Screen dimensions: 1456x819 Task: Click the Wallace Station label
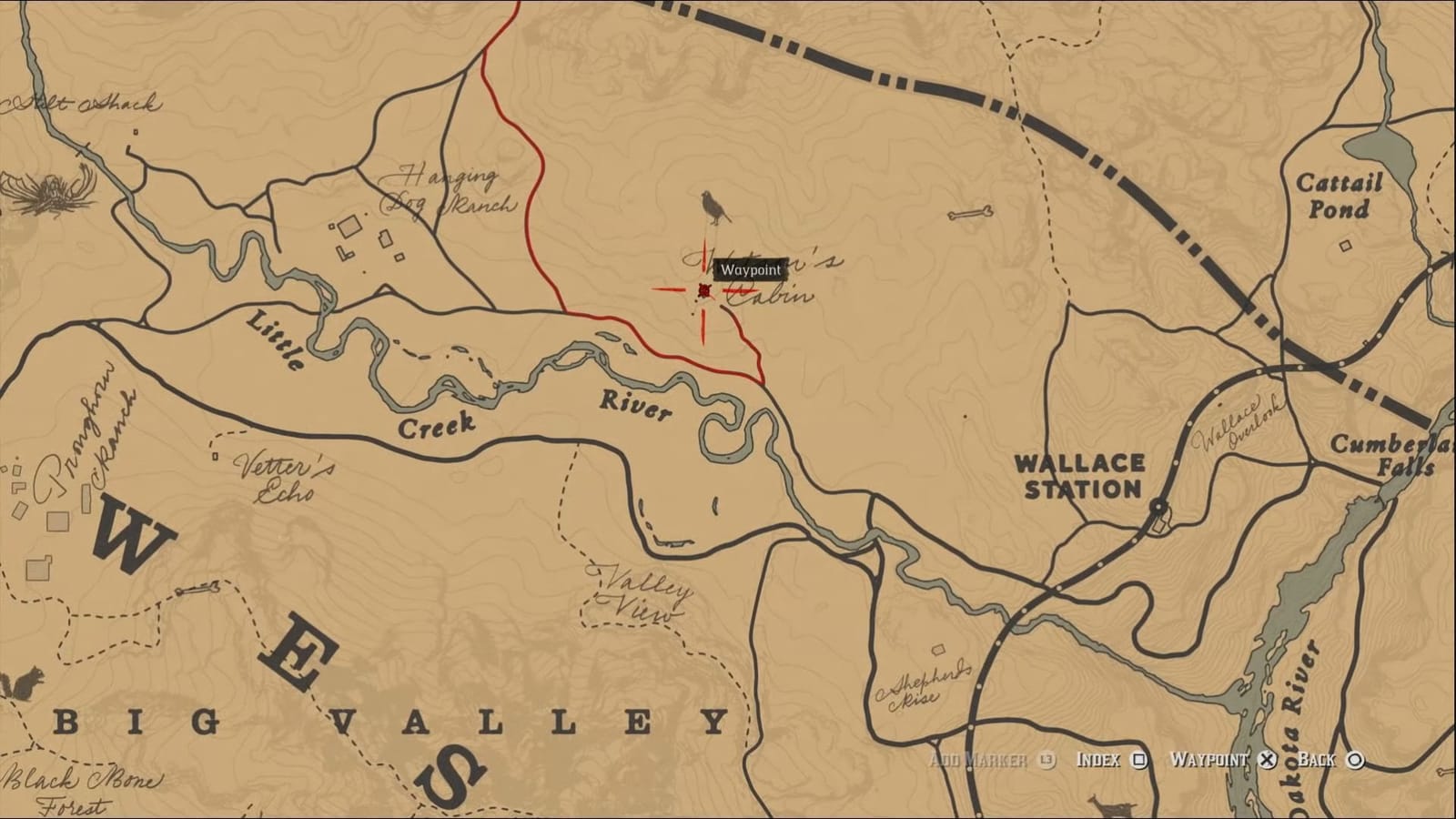point(1079,476)
